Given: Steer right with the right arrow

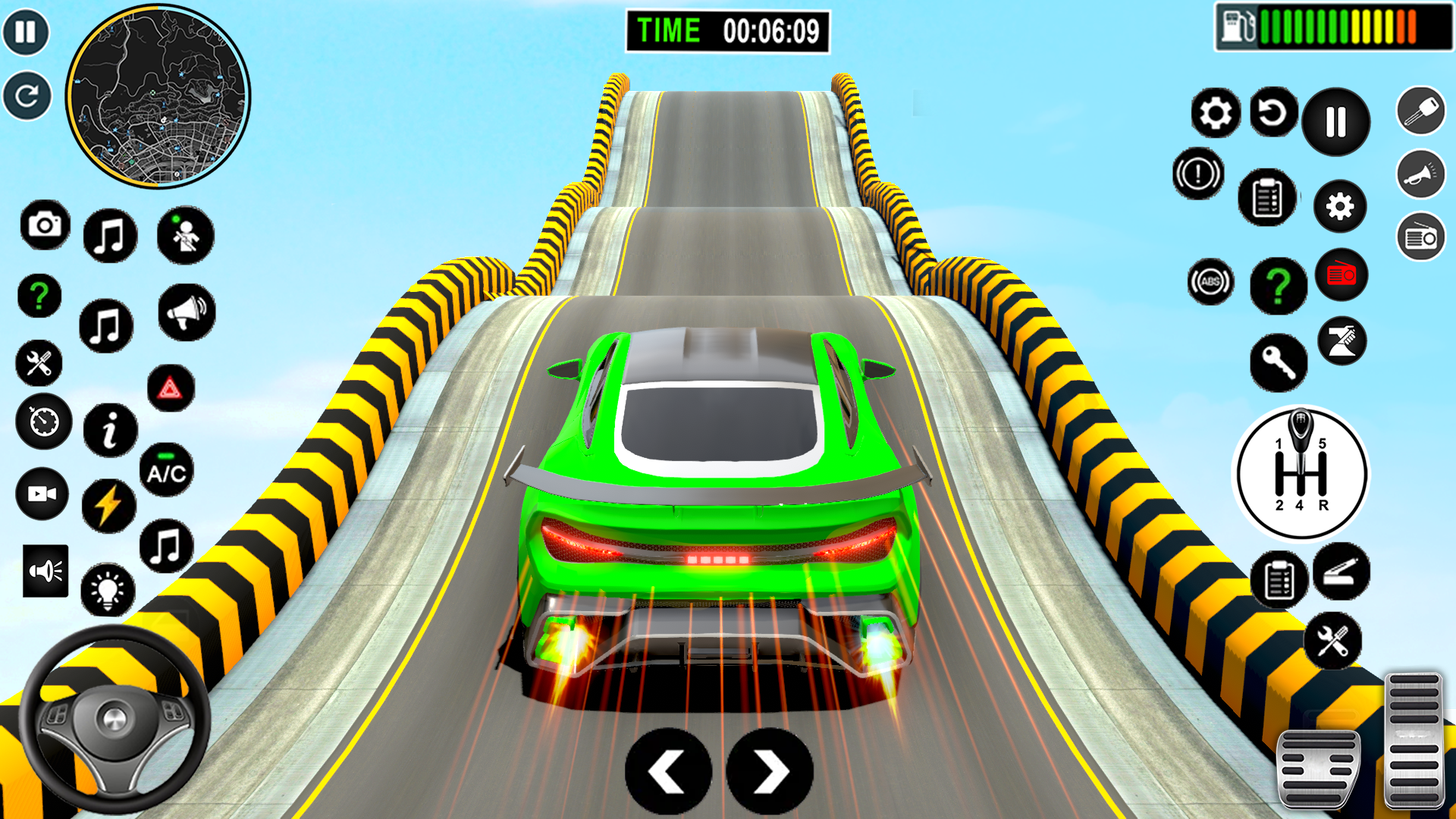Looking at the screenshot, I should (770, 772).
